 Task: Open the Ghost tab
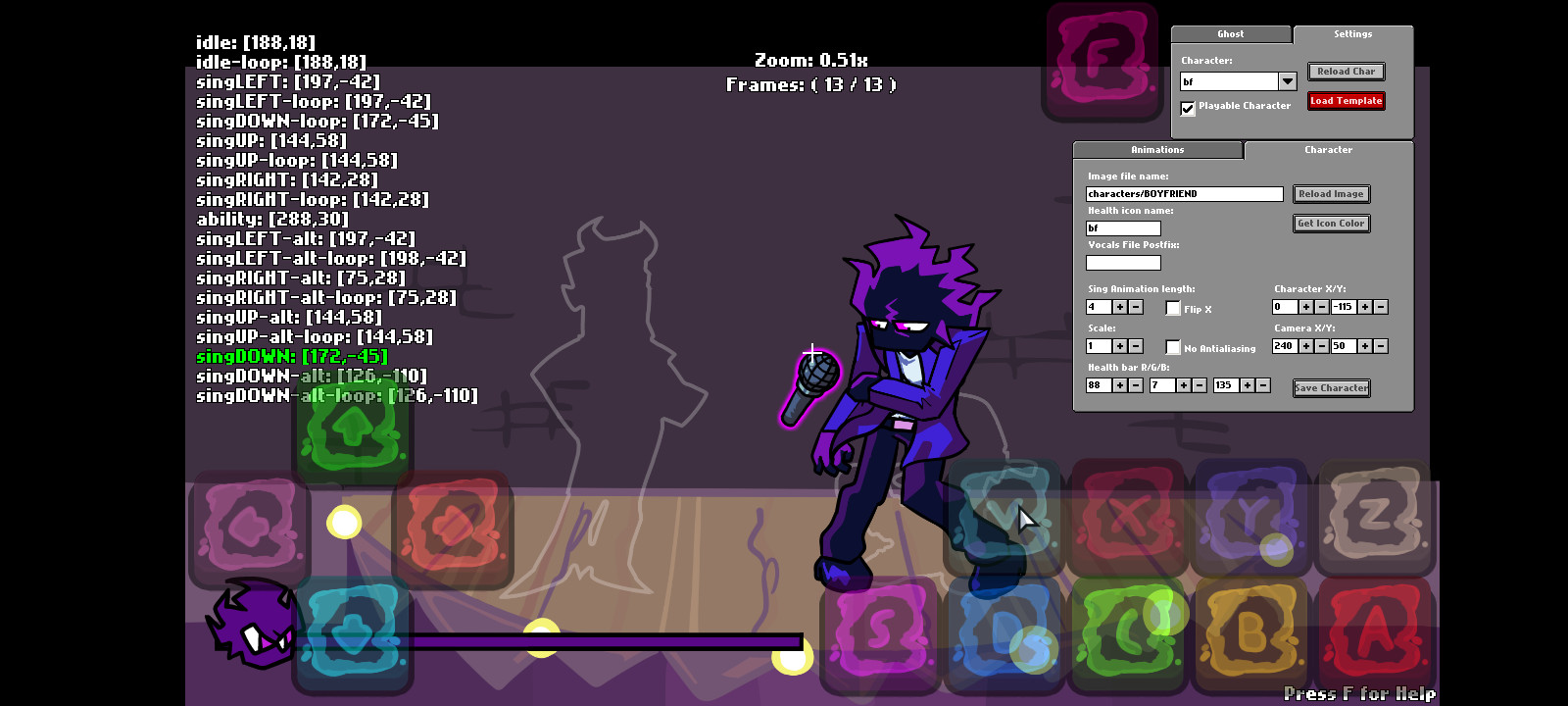(1230, 33)
